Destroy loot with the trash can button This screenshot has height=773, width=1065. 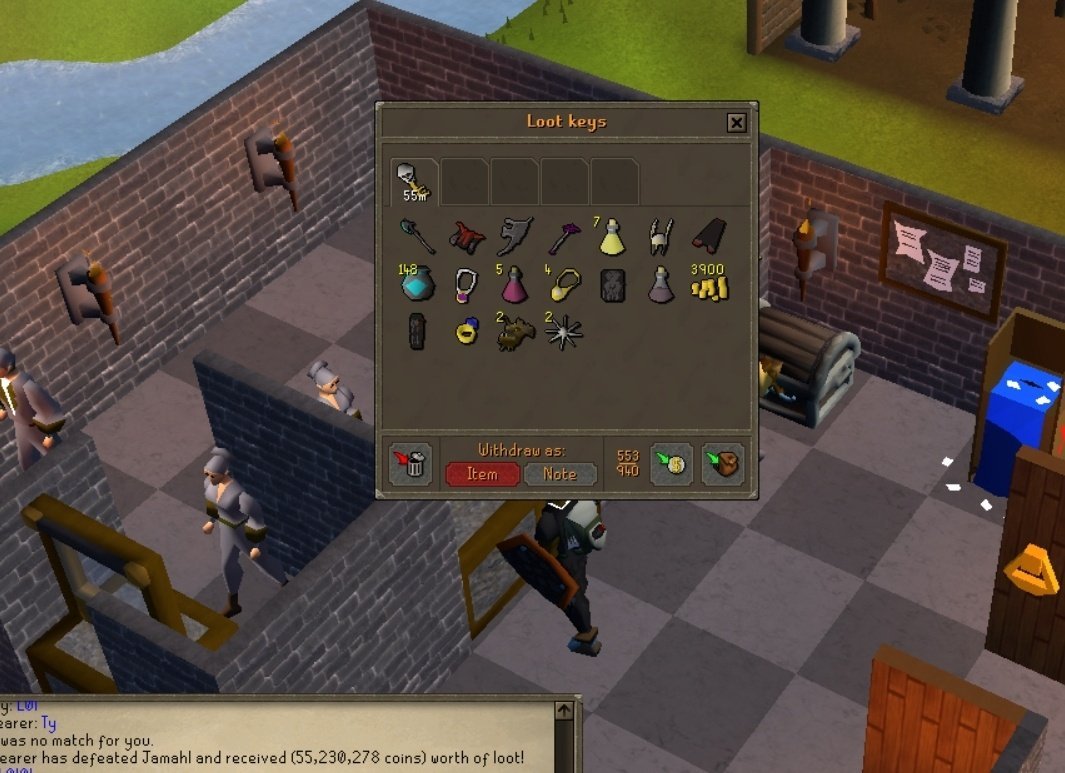(x=410, y=465)
